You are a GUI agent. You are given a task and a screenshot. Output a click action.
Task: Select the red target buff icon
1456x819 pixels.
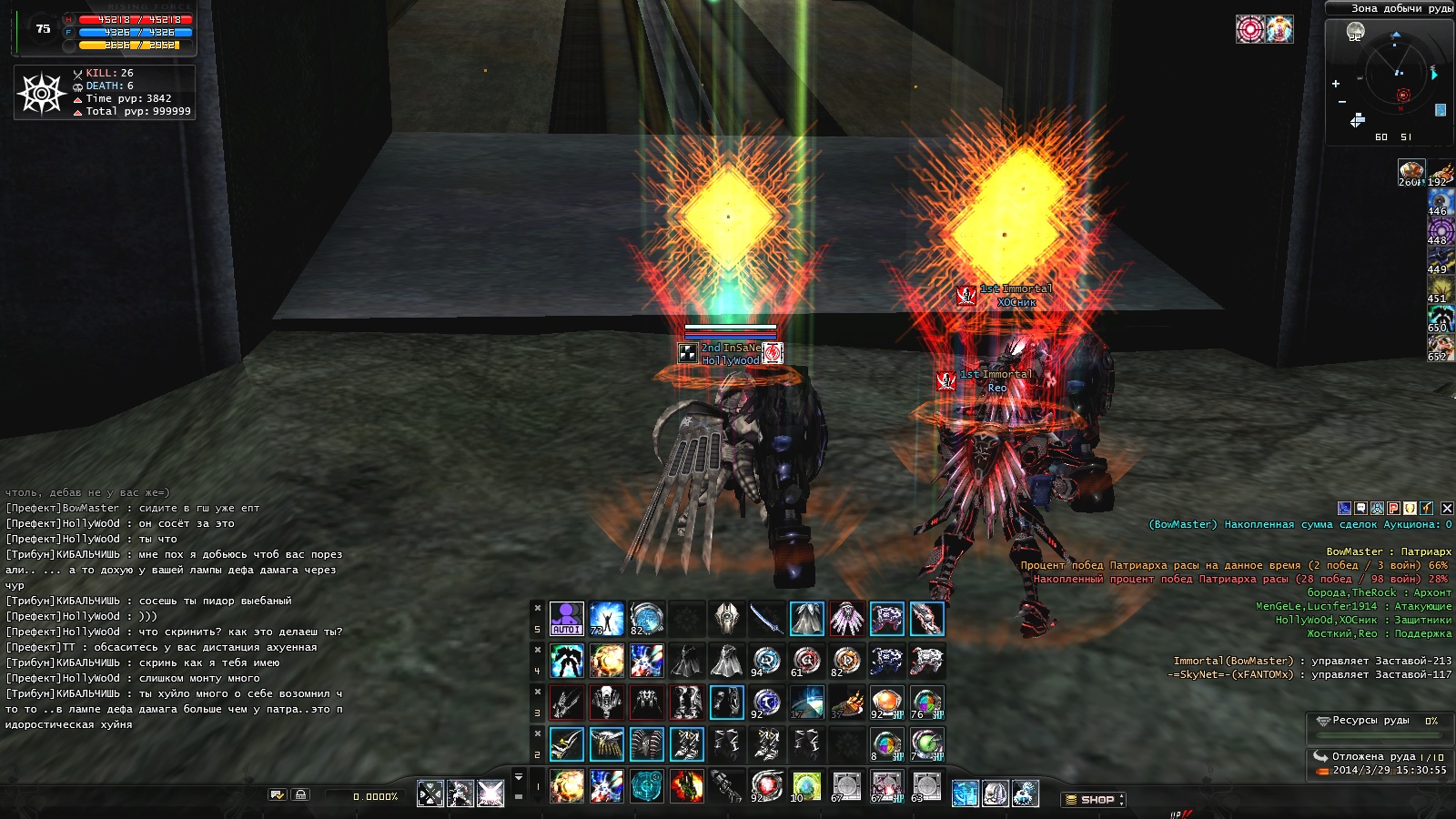coord(1249,29)
